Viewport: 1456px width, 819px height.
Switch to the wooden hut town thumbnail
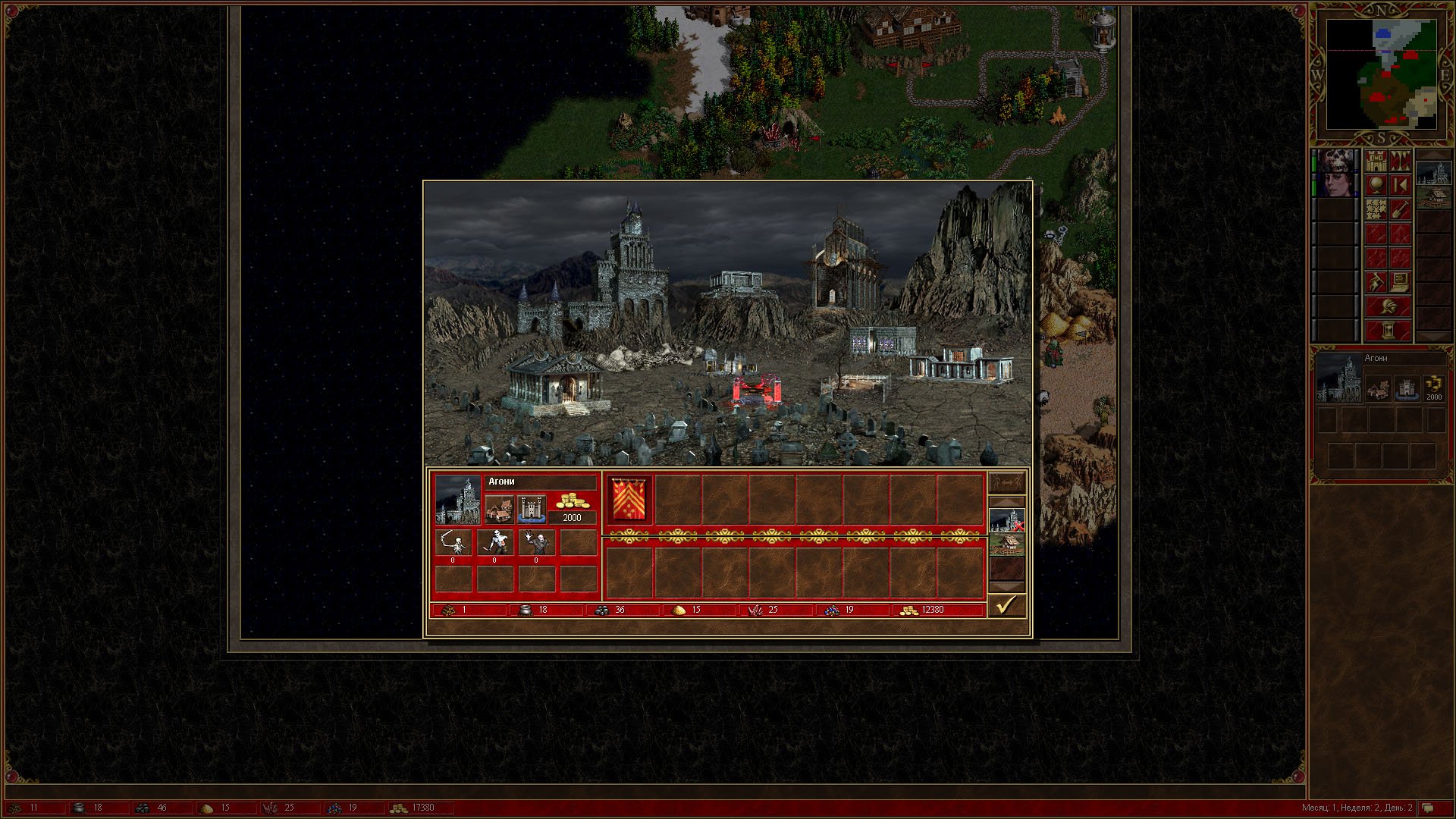1006,544
